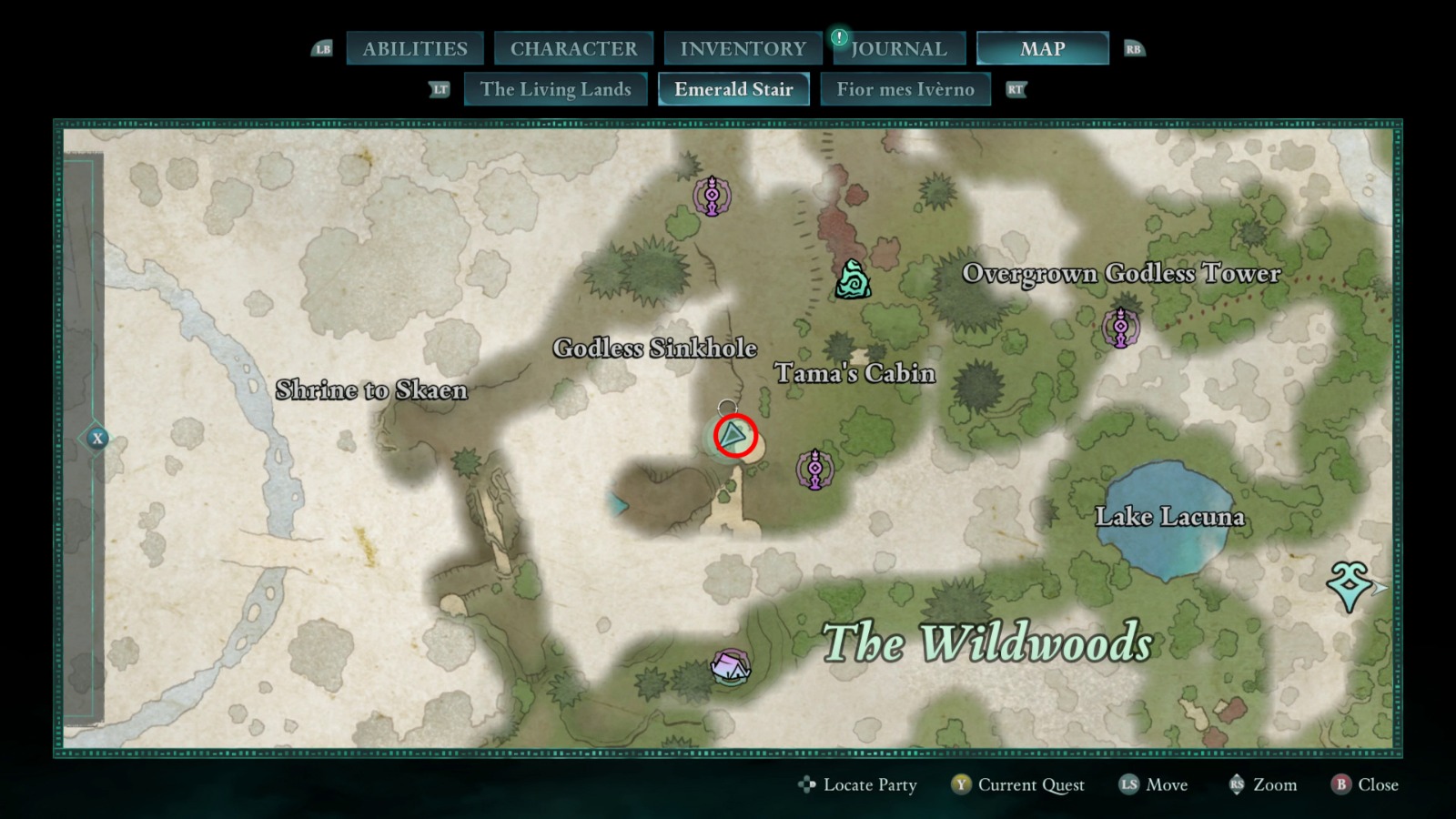
Task: Expand the side panel on the map's left edge
Action: coord(97,439)
